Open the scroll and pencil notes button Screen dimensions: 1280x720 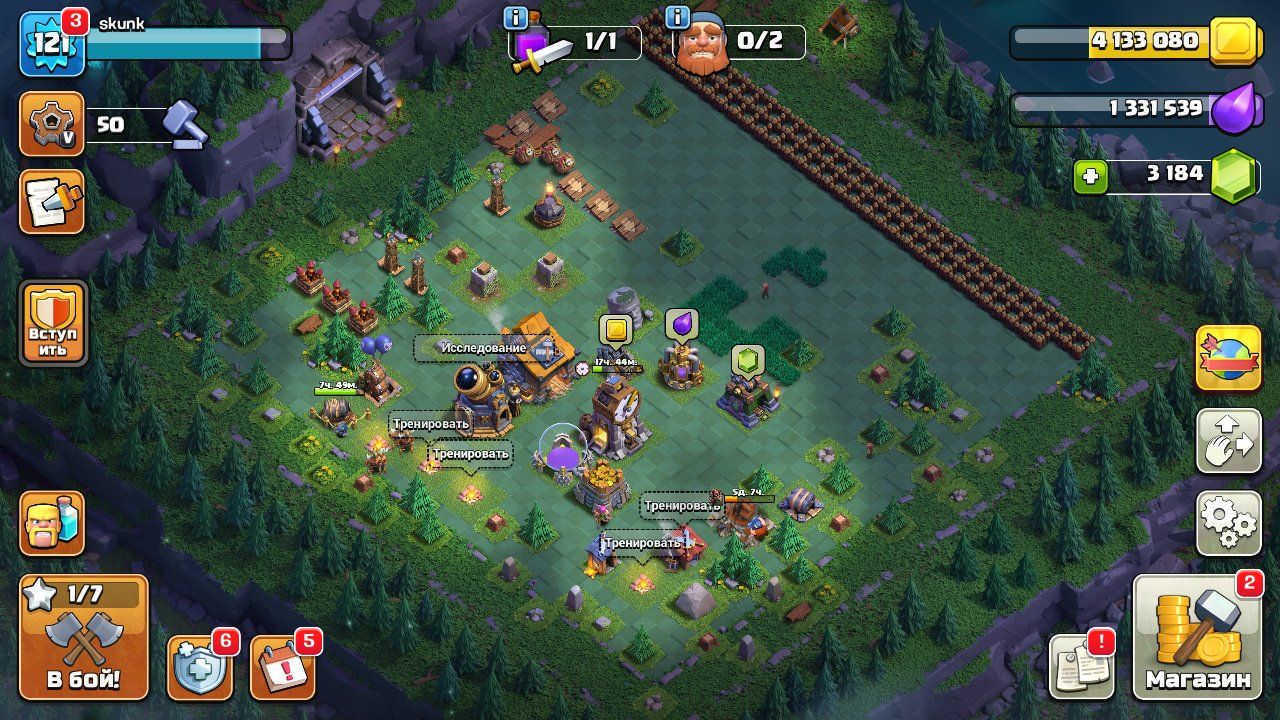(x=52, y=201)
